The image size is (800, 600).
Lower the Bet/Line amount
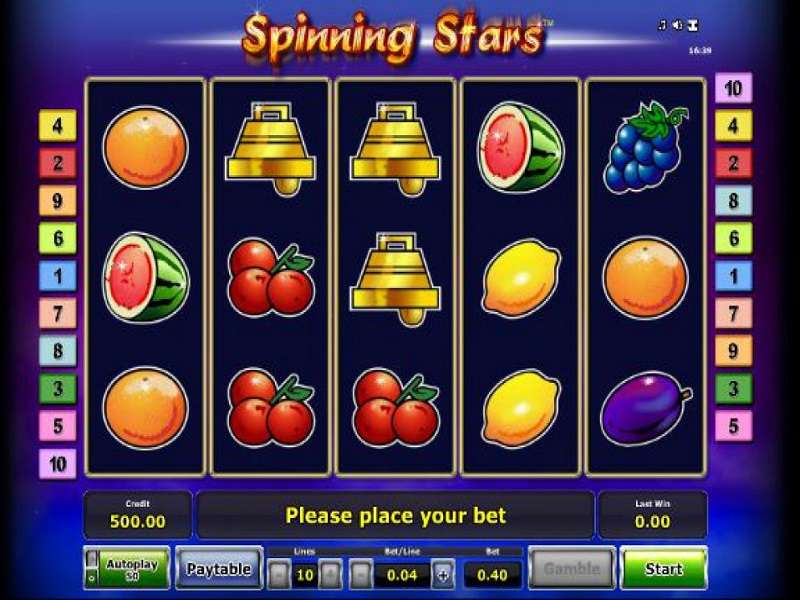[x=361, y=575]
